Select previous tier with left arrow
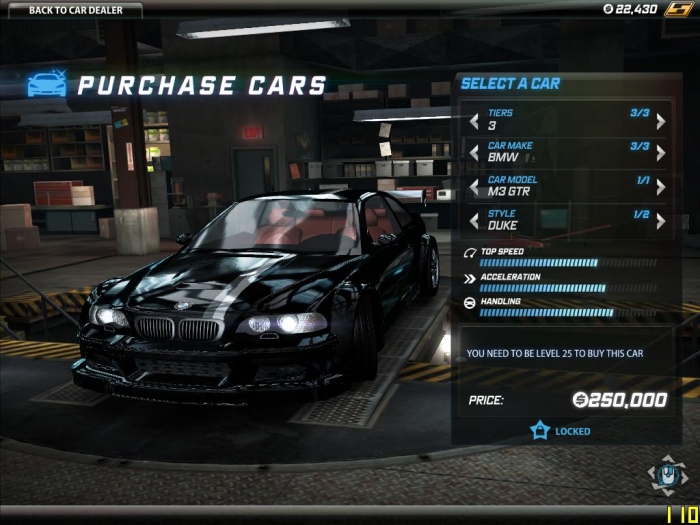 point(474,122)
